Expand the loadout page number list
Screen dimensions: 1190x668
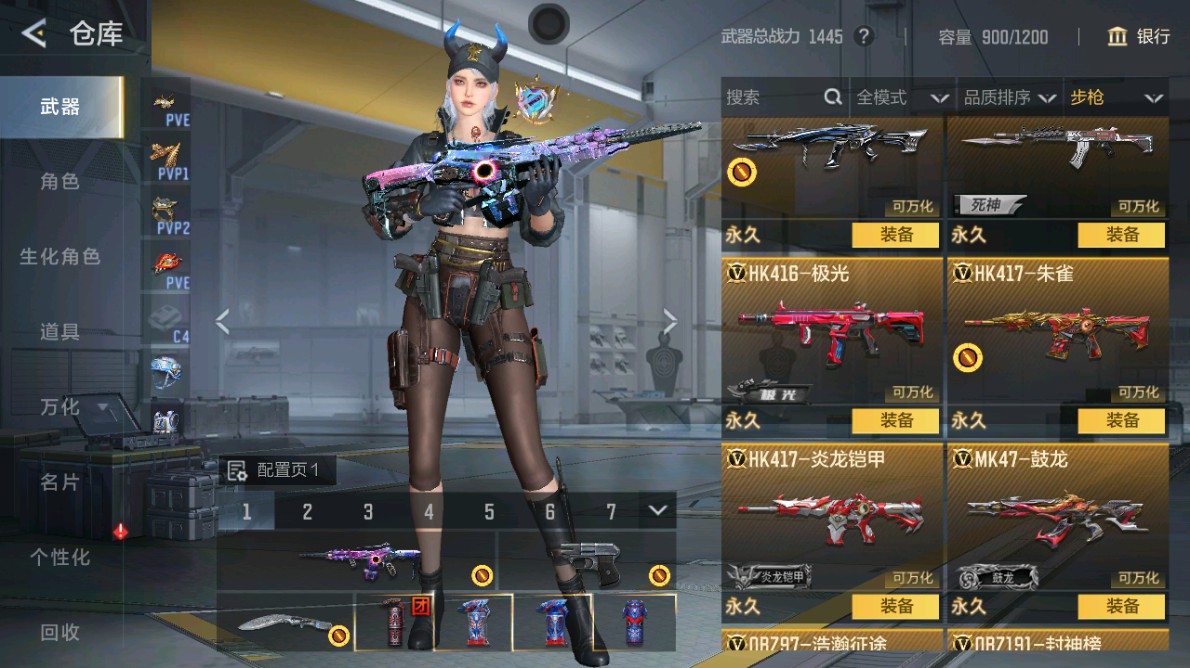click(x=657, y=511)
